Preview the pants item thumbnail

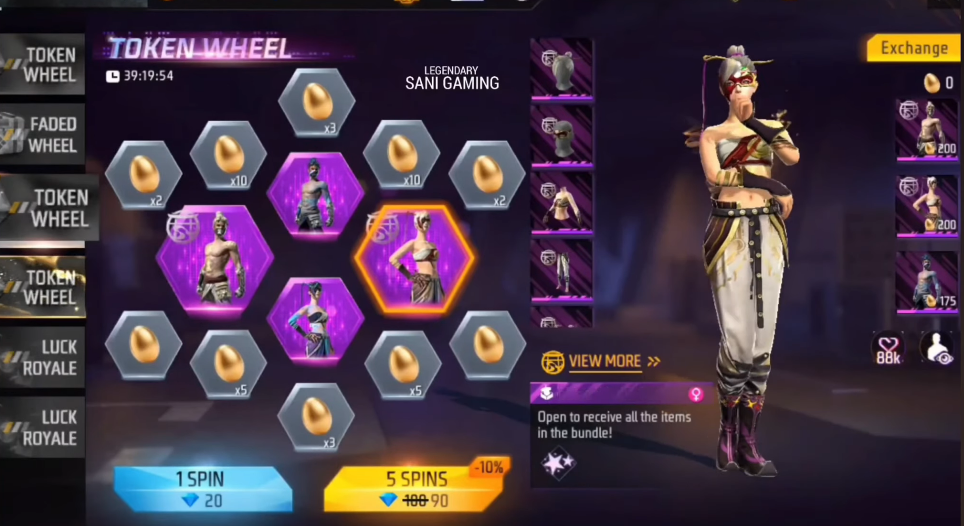561,267
